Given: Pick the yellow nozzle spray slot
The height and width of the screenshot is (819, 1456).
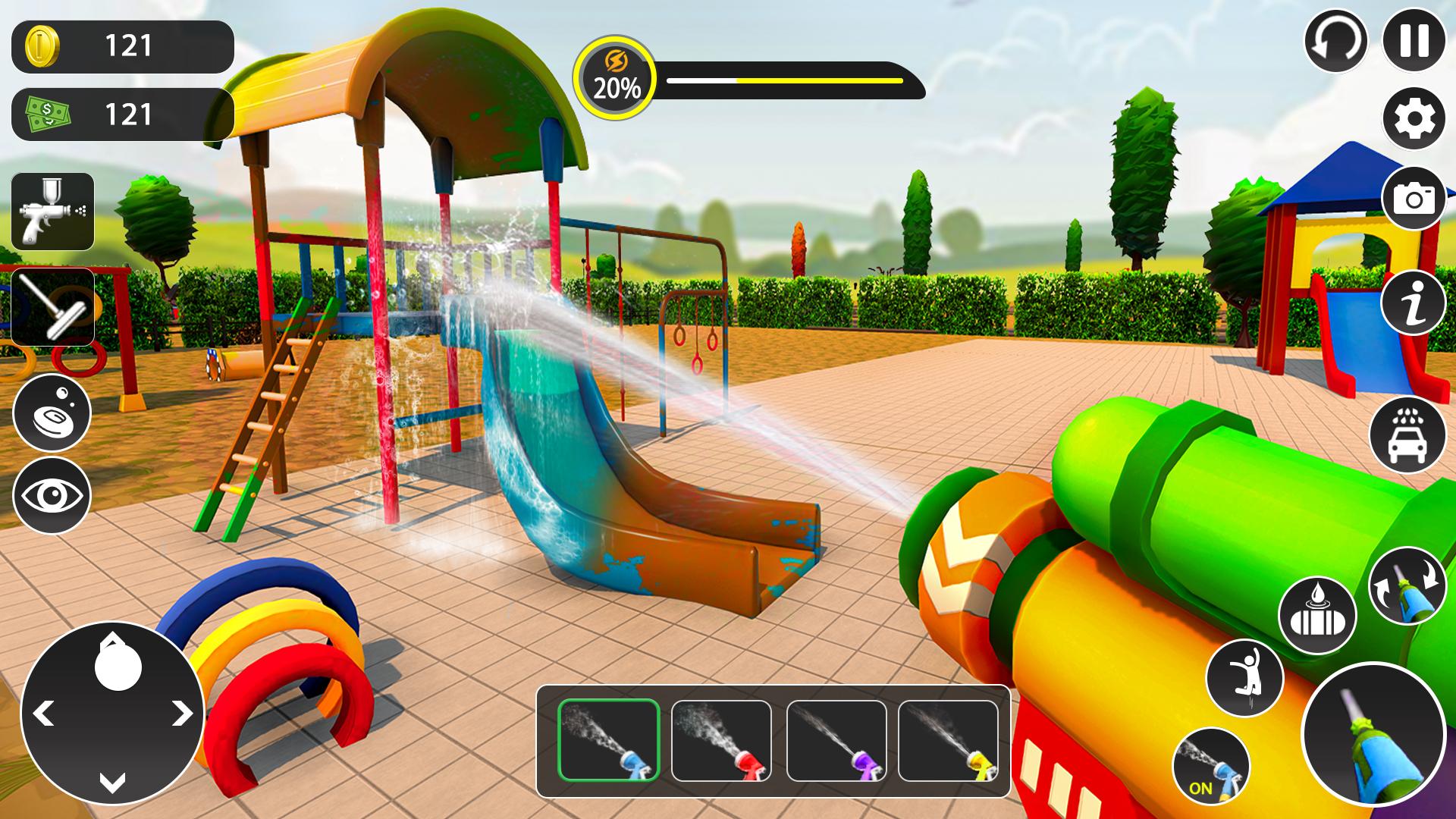Looking at the screenshot, I should pos(948,741).
